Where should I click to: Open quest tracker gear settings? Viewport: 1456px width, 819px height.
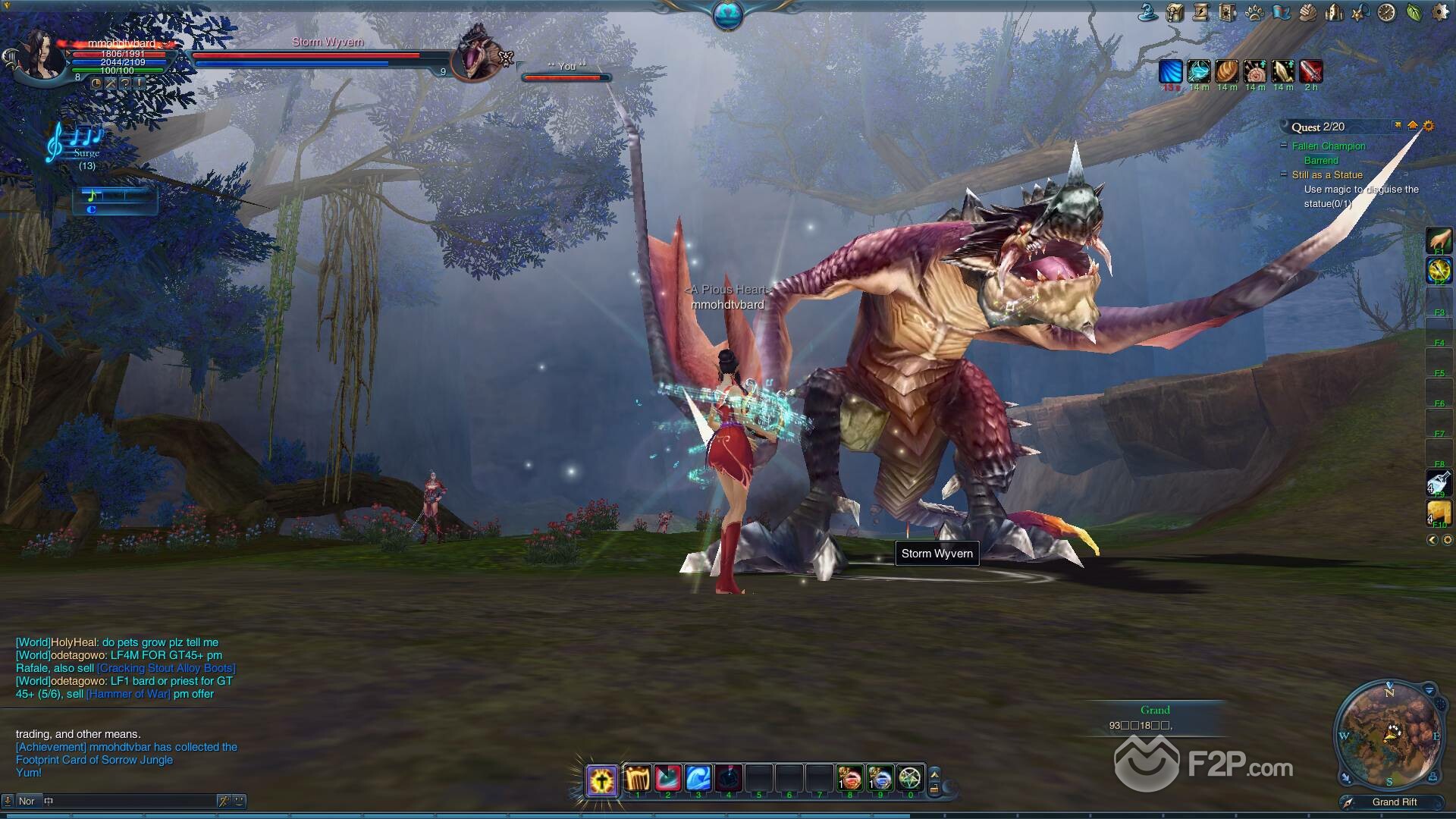(x=1429, y=126)
